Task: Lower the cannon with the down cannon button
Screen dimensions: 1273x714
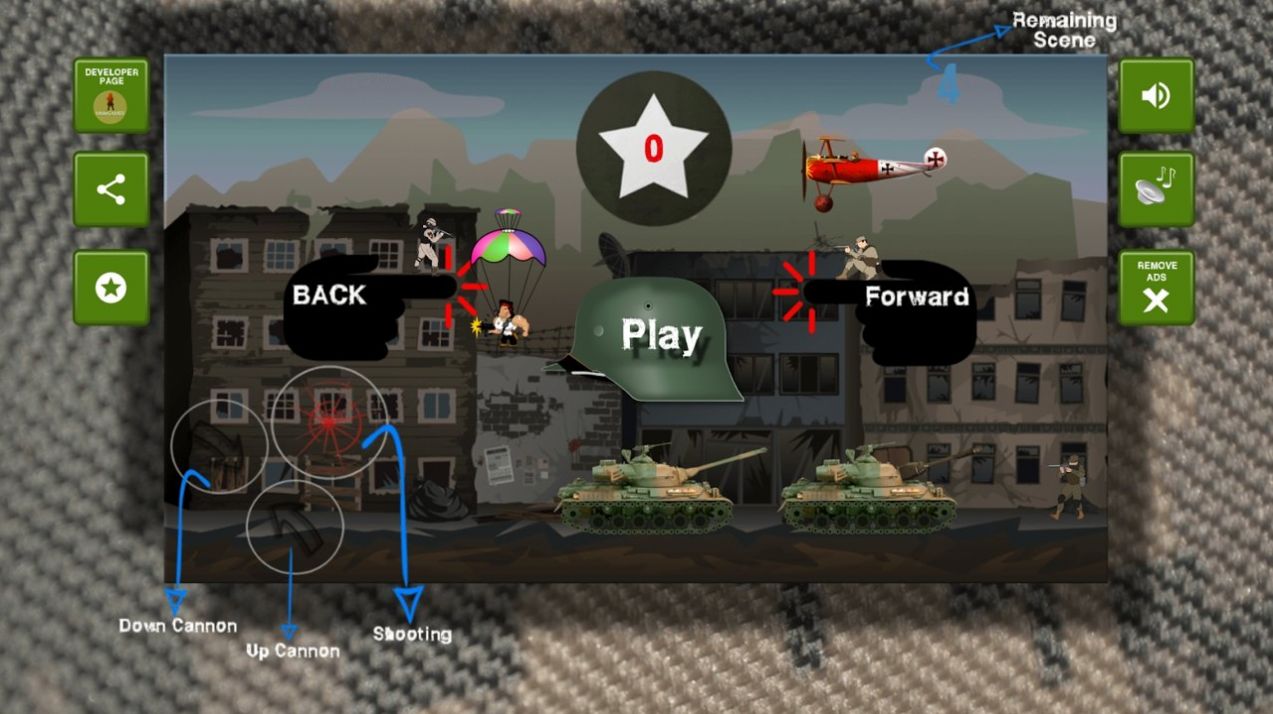Action: [x=218, y=445]
